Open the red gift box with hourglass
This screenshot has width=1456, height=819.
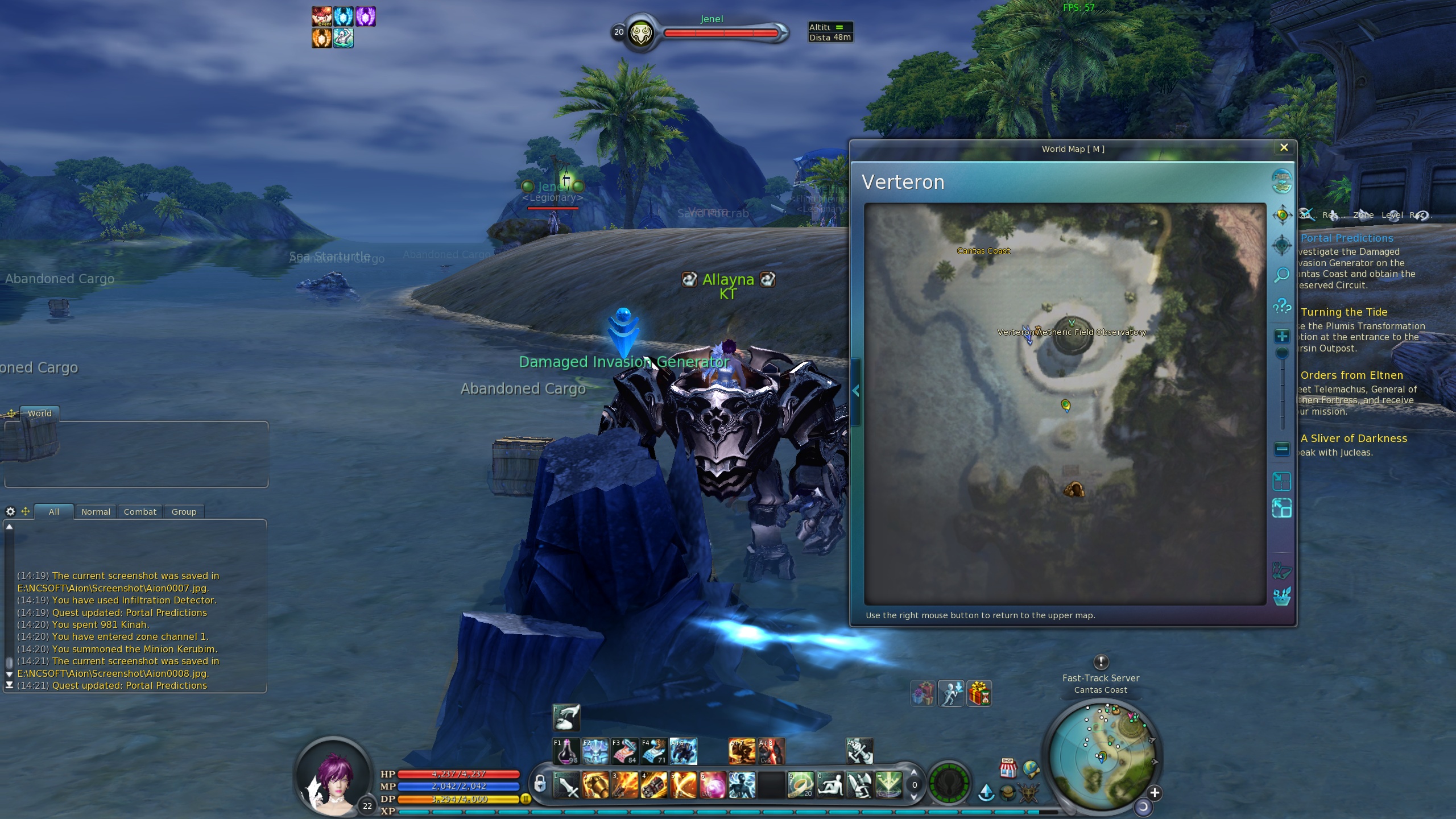(979, 694)
